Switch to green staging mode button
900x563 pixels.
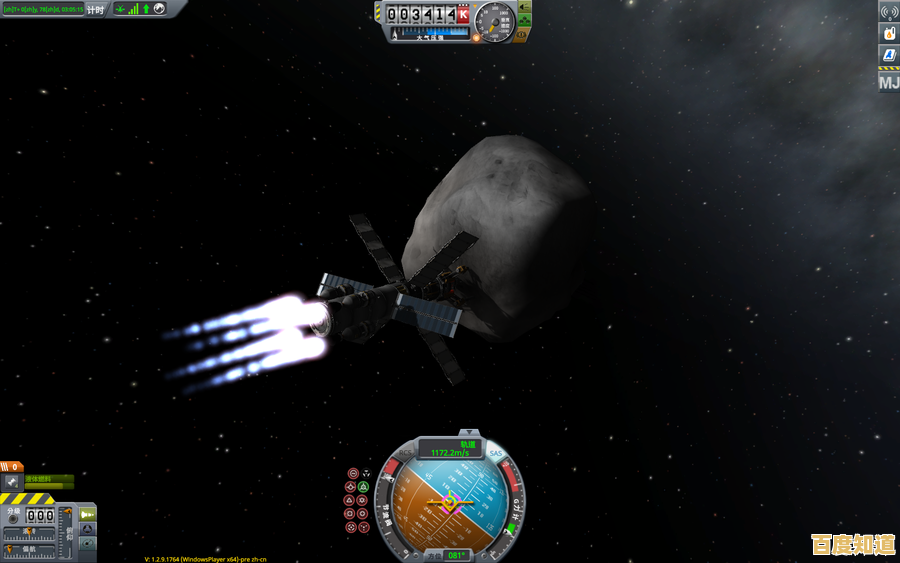click(x=88, y=513)
